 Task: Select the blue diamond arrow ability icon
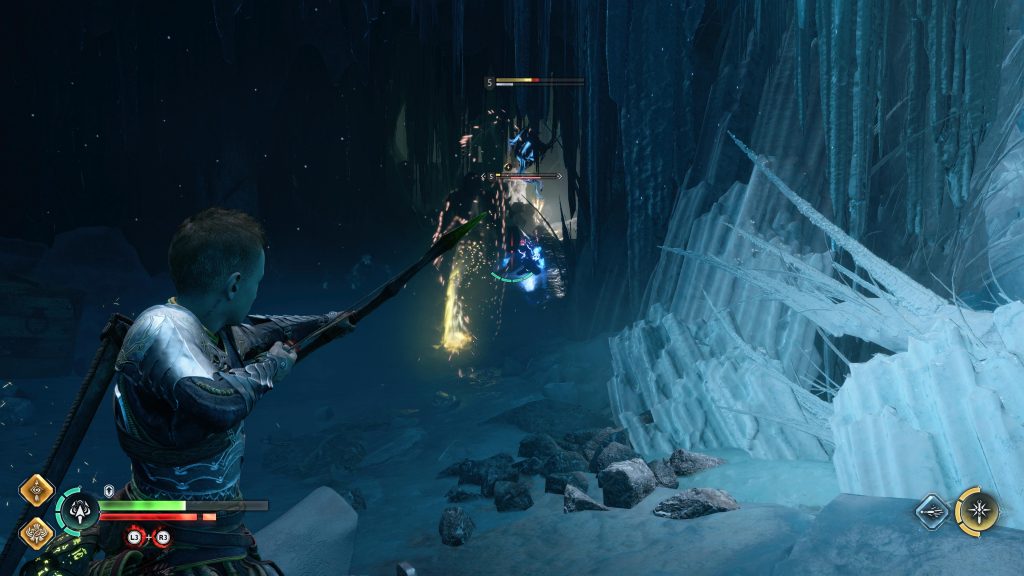[x=931, y=511]
